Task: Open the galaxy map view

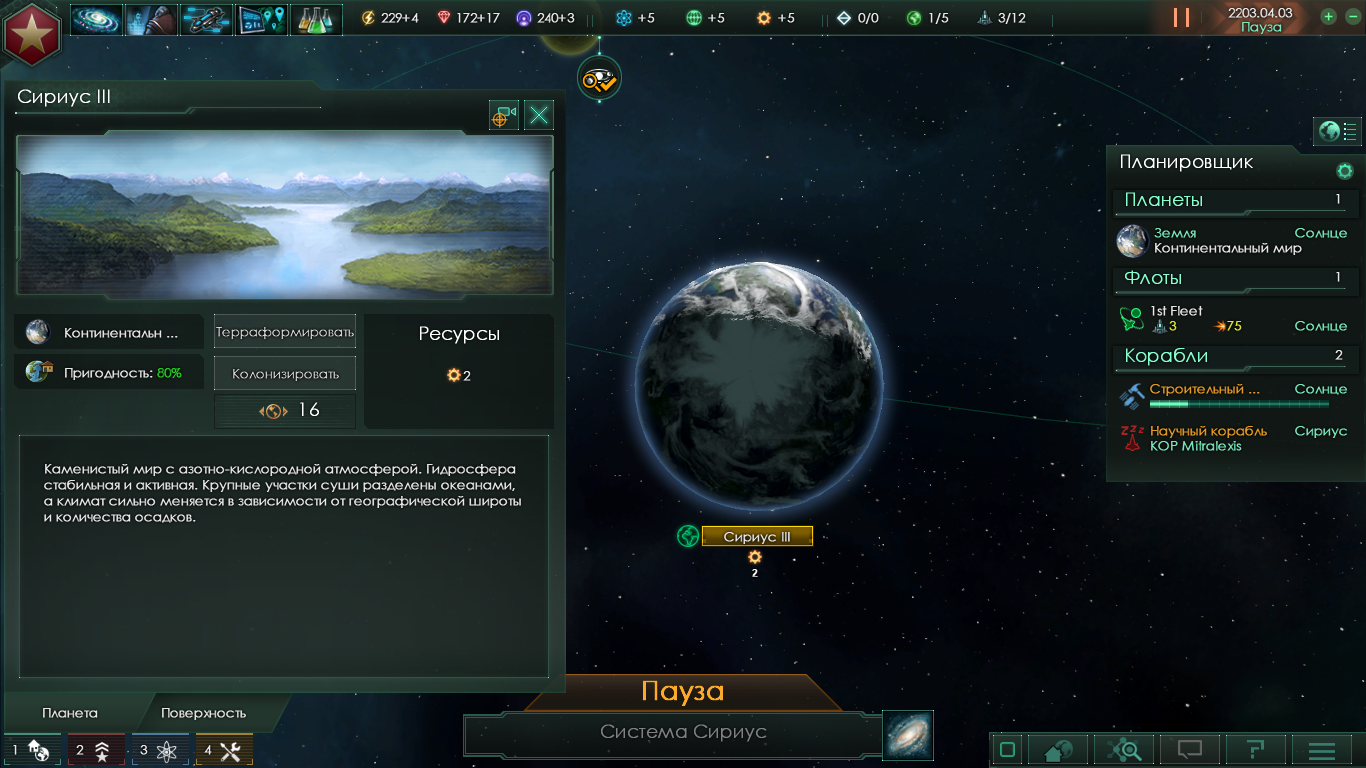Action: click(x=908, y=735)
